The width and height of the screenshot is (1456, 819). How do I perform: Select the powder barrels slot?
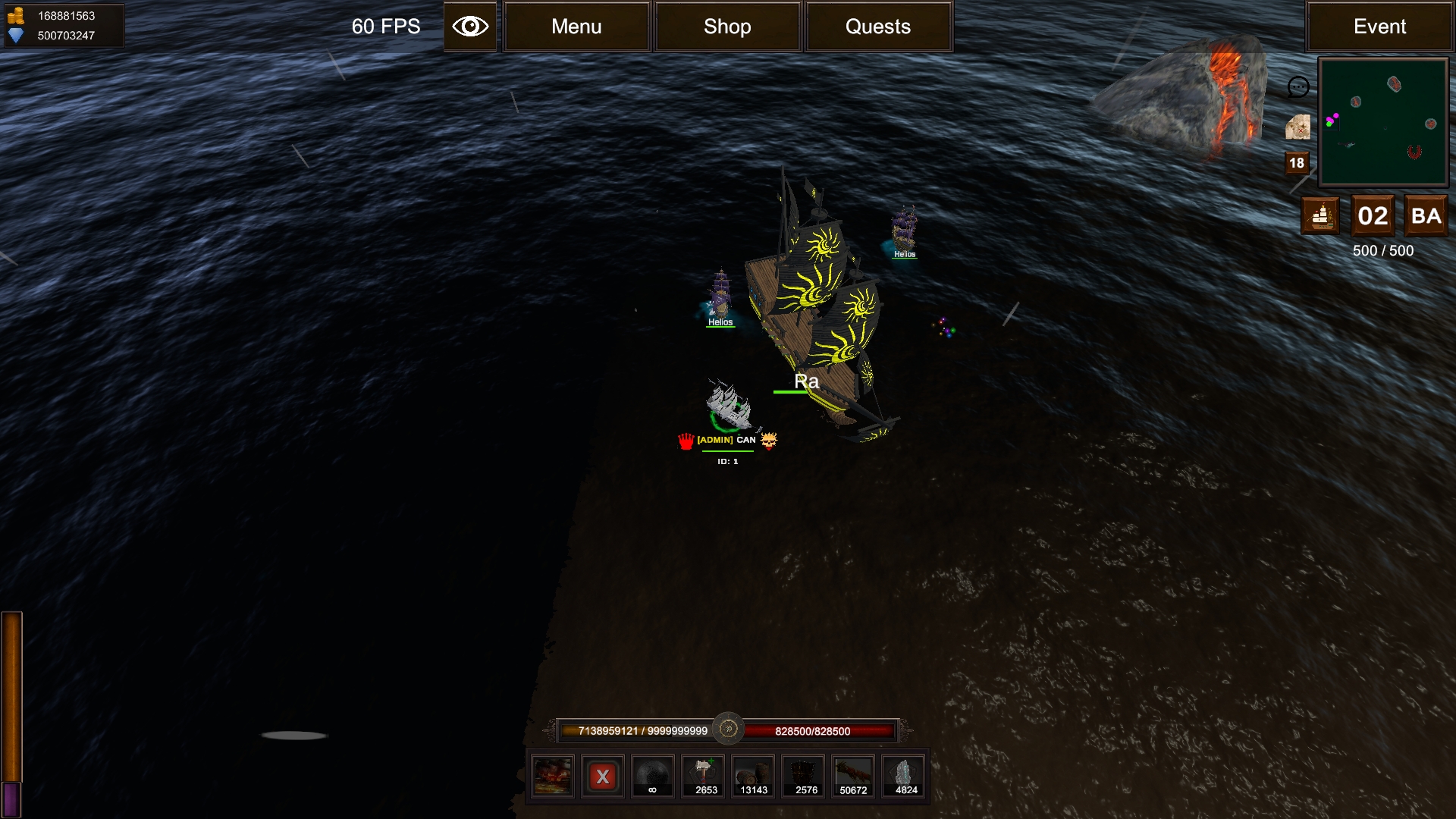(754, 776)
